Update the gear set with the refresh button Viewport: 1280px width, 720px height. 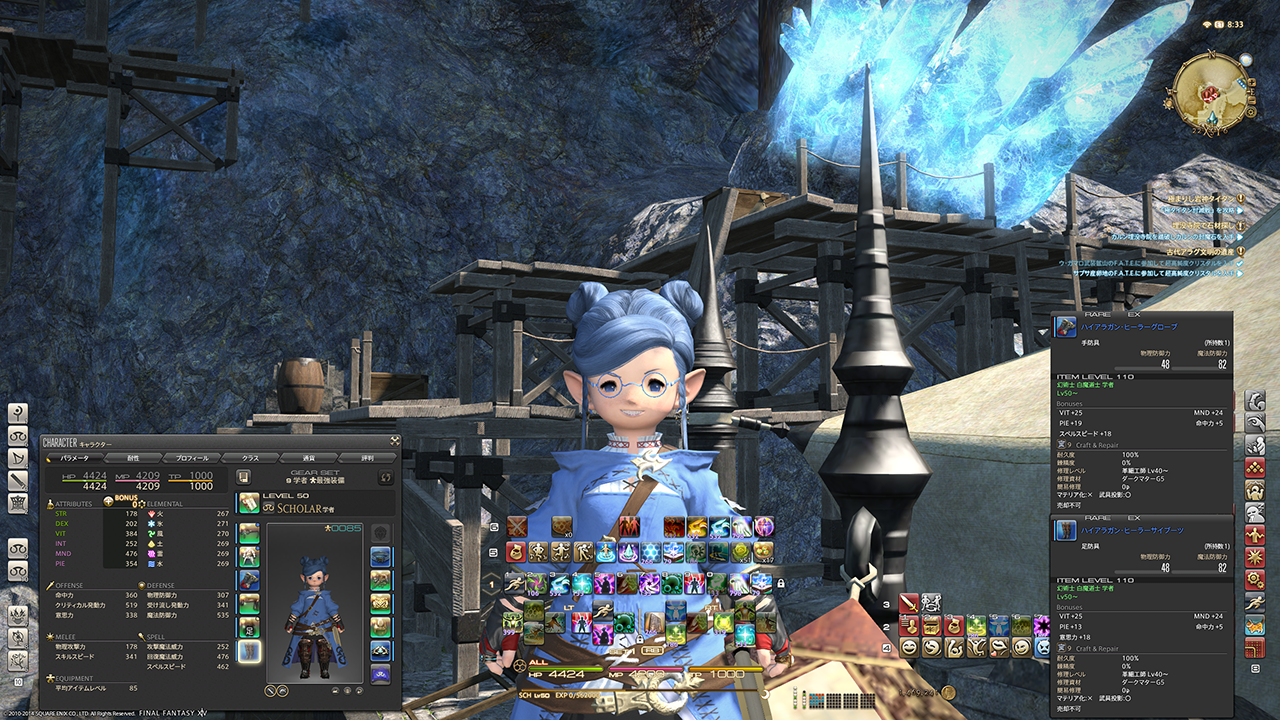385,477
